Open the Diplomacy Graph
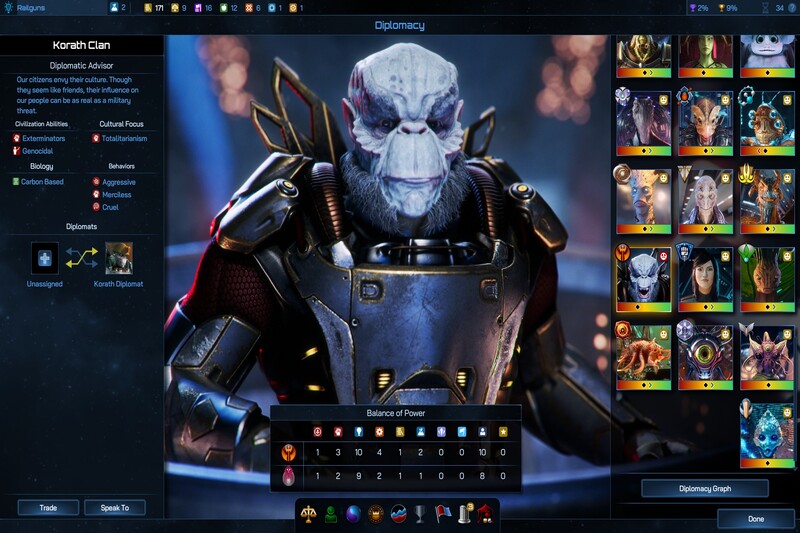The height and width of the screenshot is (533, 800). pyautogui.click(x=704, y=489)
